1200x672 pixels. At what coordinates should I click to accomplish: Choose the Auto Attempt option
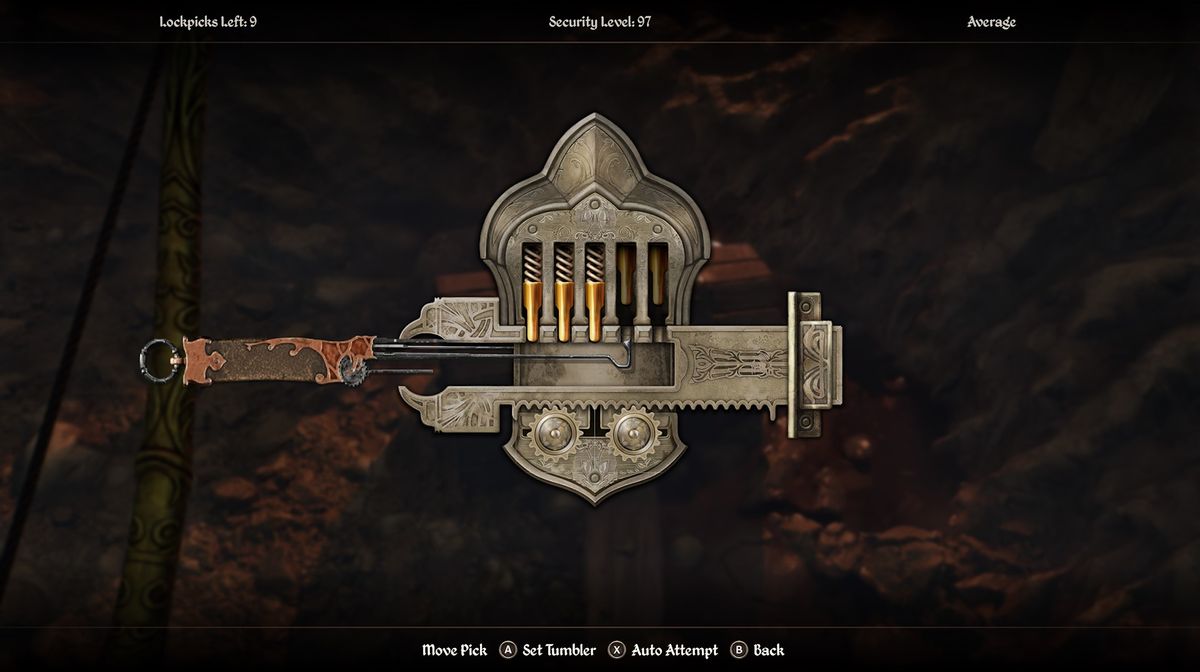click(x=664, y=650)
